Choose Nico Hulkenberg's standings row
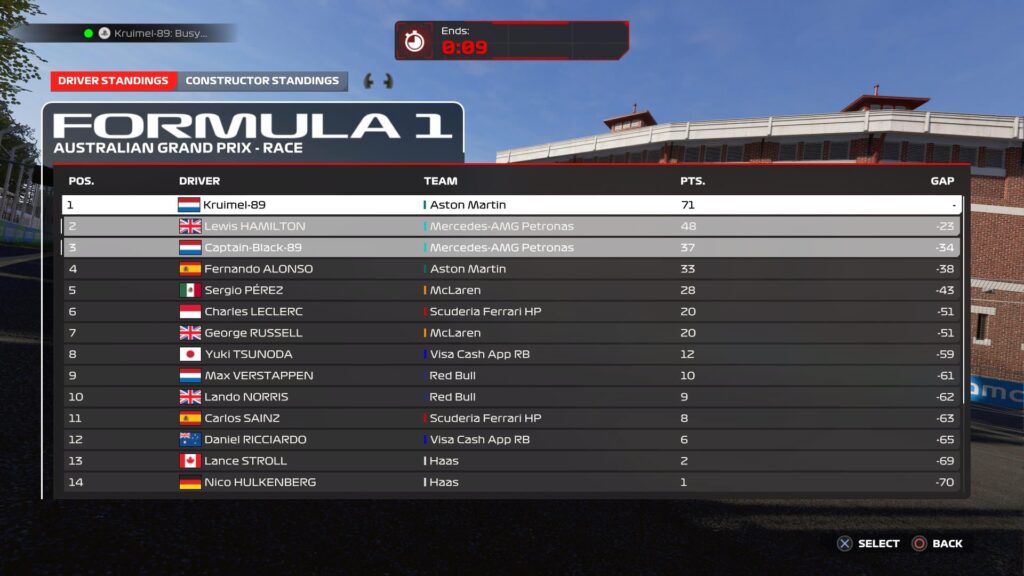This screenshot has height=576, width=1024. click(x=511, y=482)
